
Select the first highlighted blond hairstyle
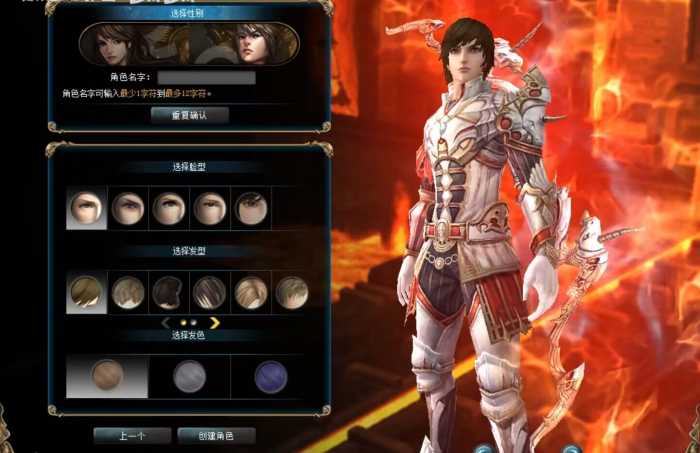pyautogui.click(x=86, y=293)
